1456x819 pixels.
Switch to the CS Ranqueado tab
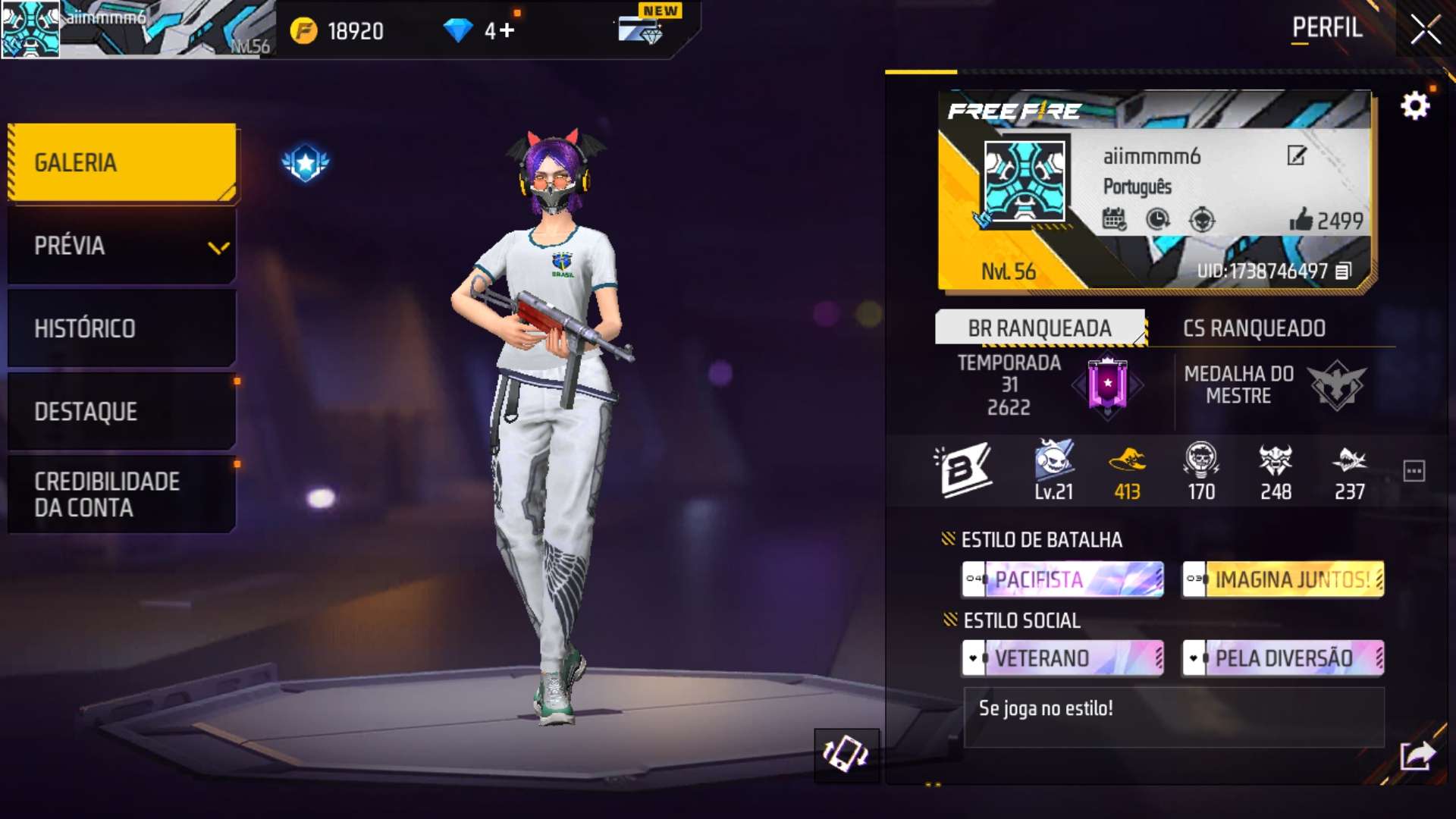click(1254, 328)
